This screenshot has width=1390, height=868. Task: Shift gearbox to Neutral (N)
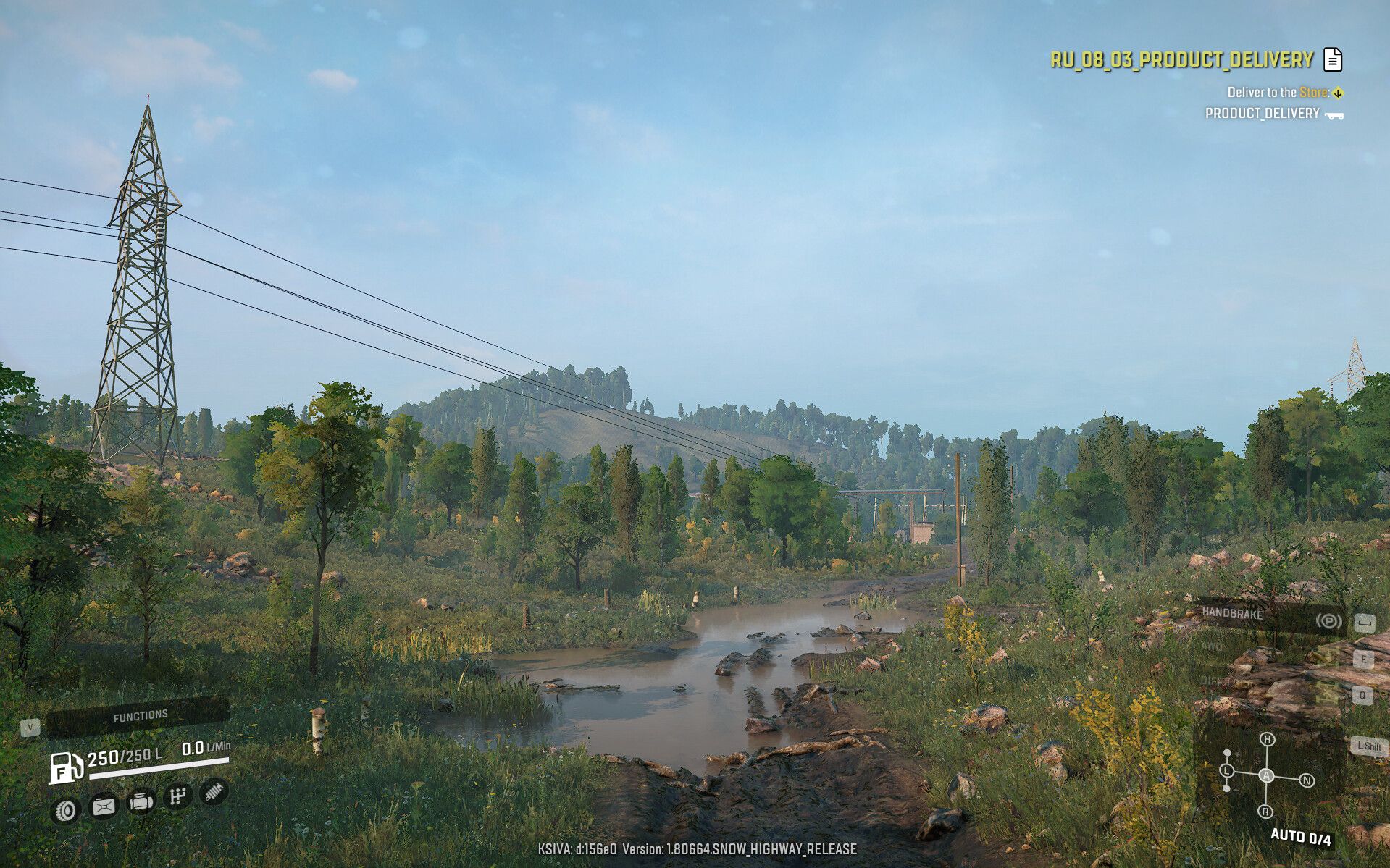[x=1307, y=780]
